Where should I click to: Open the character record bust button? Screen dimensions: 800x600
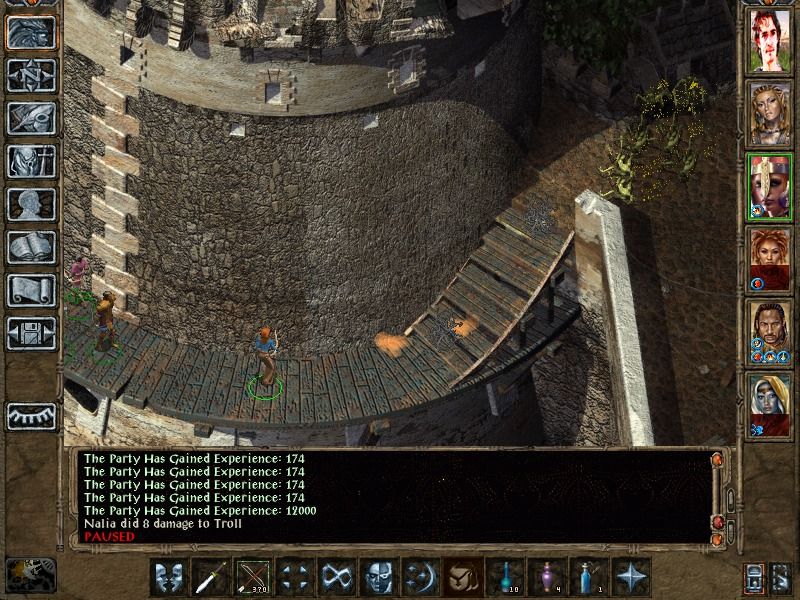point(31,204)
